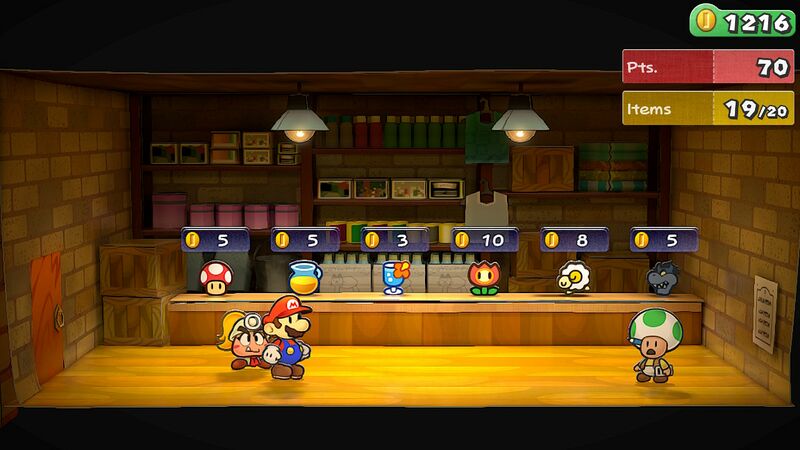This screenshot has height=450, width=800.
Task: Select the Fire Flower shop item
Action: 484,277
